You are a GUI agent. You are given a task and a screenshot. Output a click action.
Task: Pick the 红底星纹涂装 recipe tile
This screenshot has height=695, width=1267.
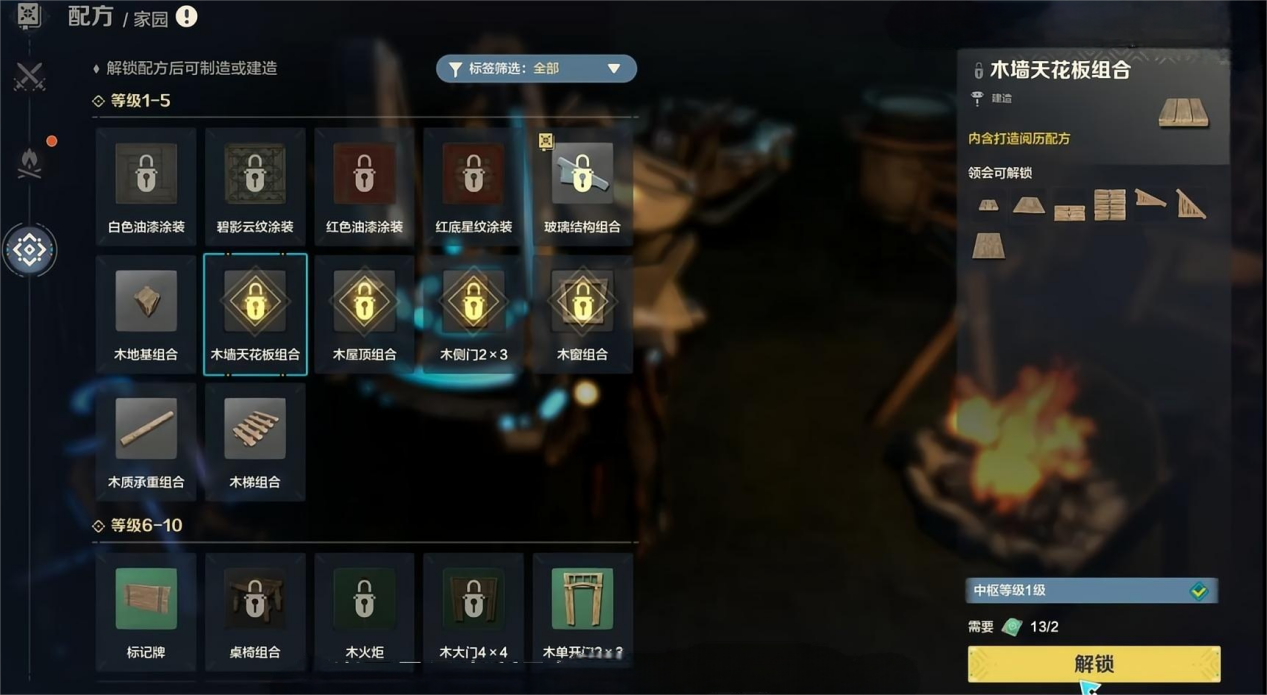click(473, 185)
